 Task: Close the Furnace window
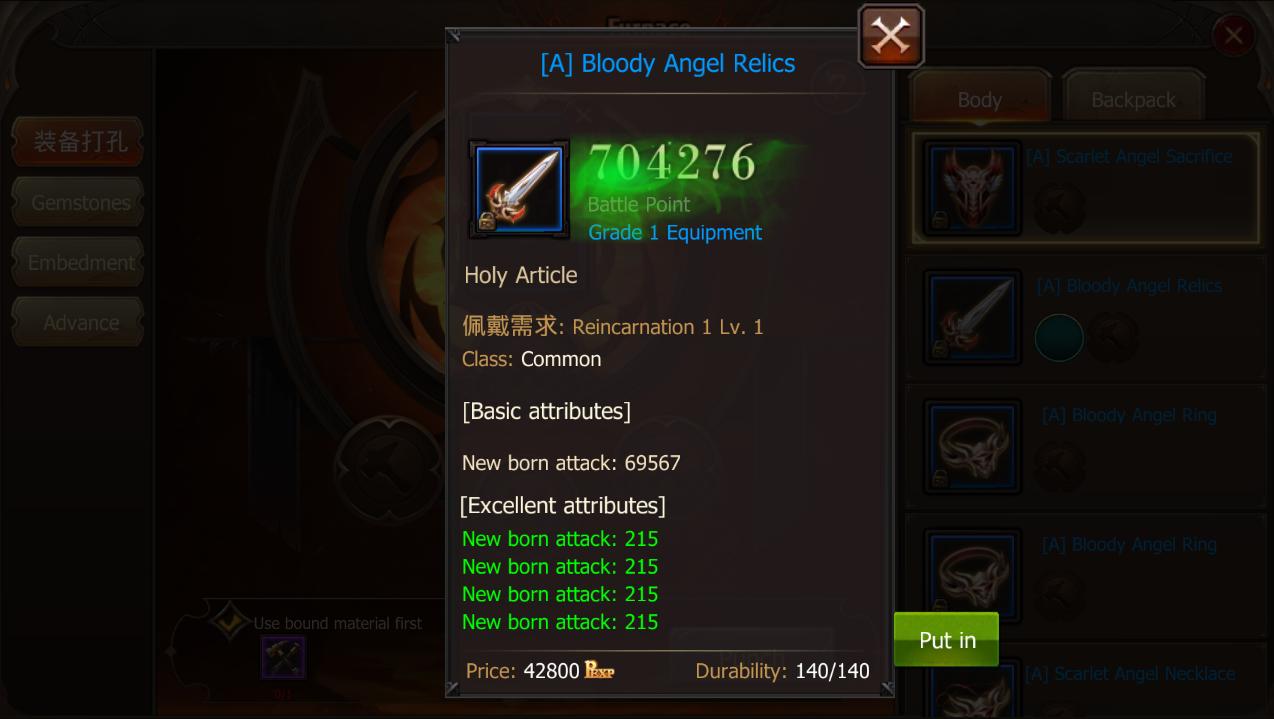tap(1233, 37)
